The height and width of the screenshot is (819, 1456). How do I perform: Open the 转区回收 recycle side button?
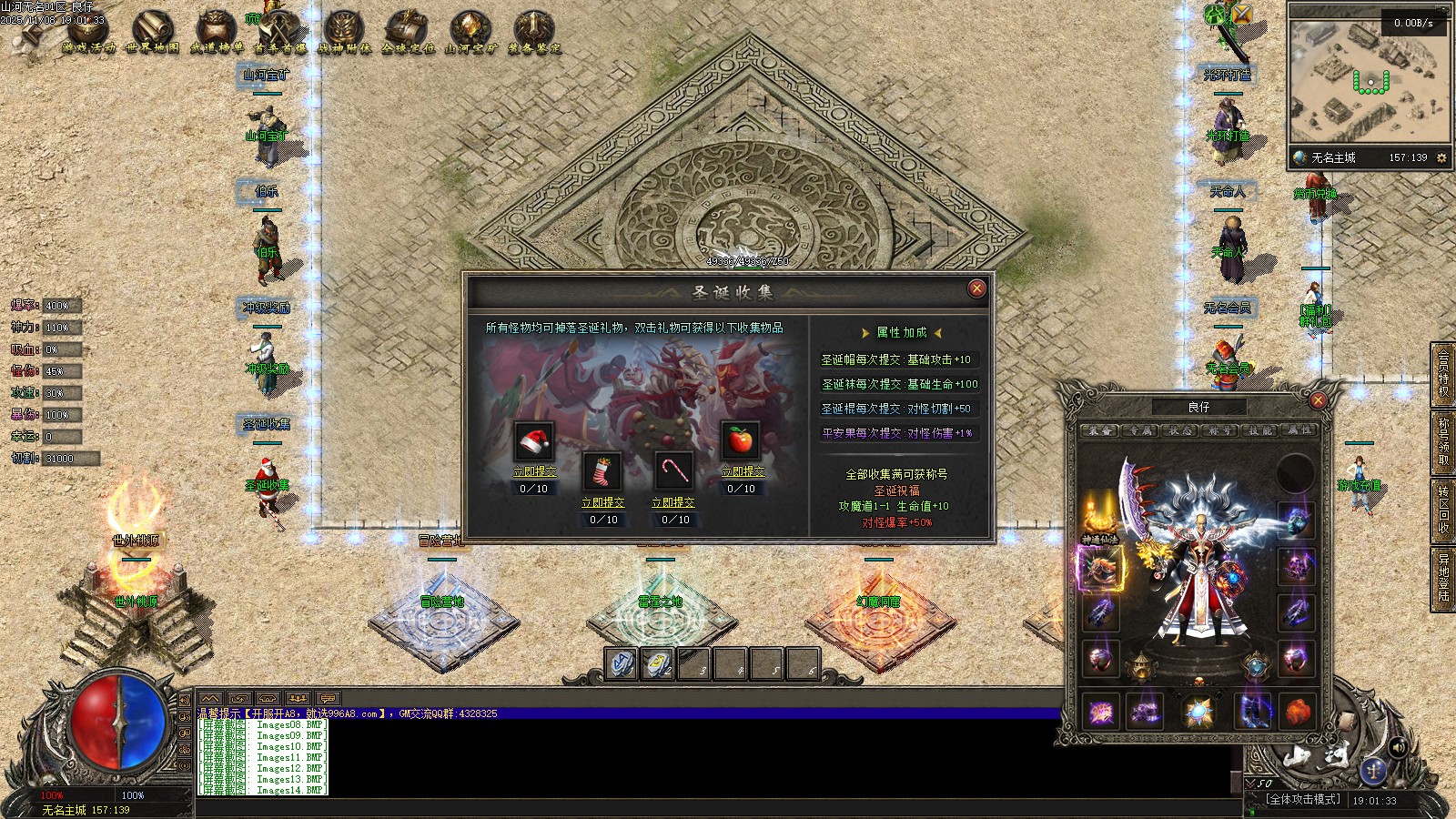tap(1443, 509)
